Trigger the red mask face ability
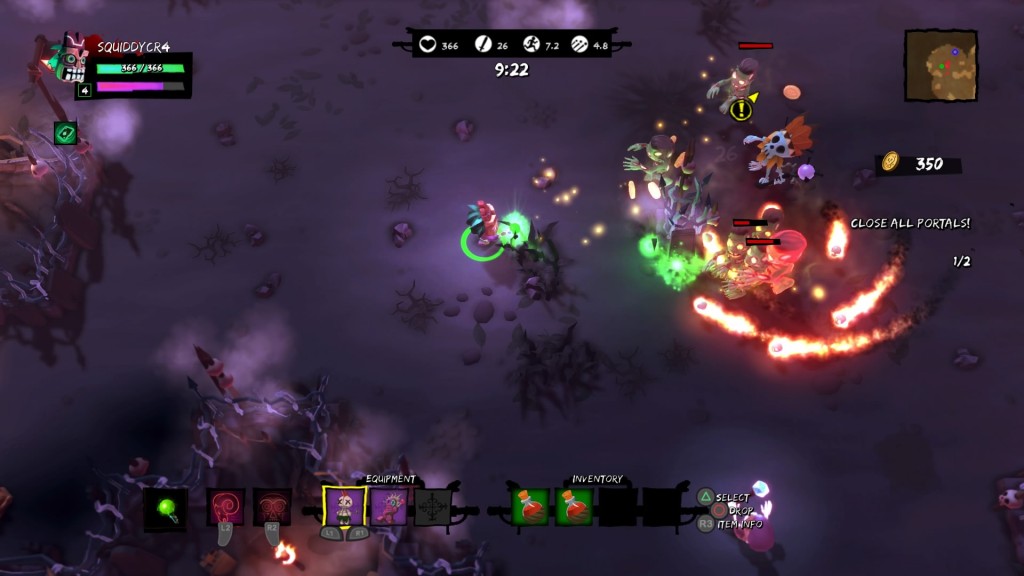1024x576 pixels. tap(272, 506)
